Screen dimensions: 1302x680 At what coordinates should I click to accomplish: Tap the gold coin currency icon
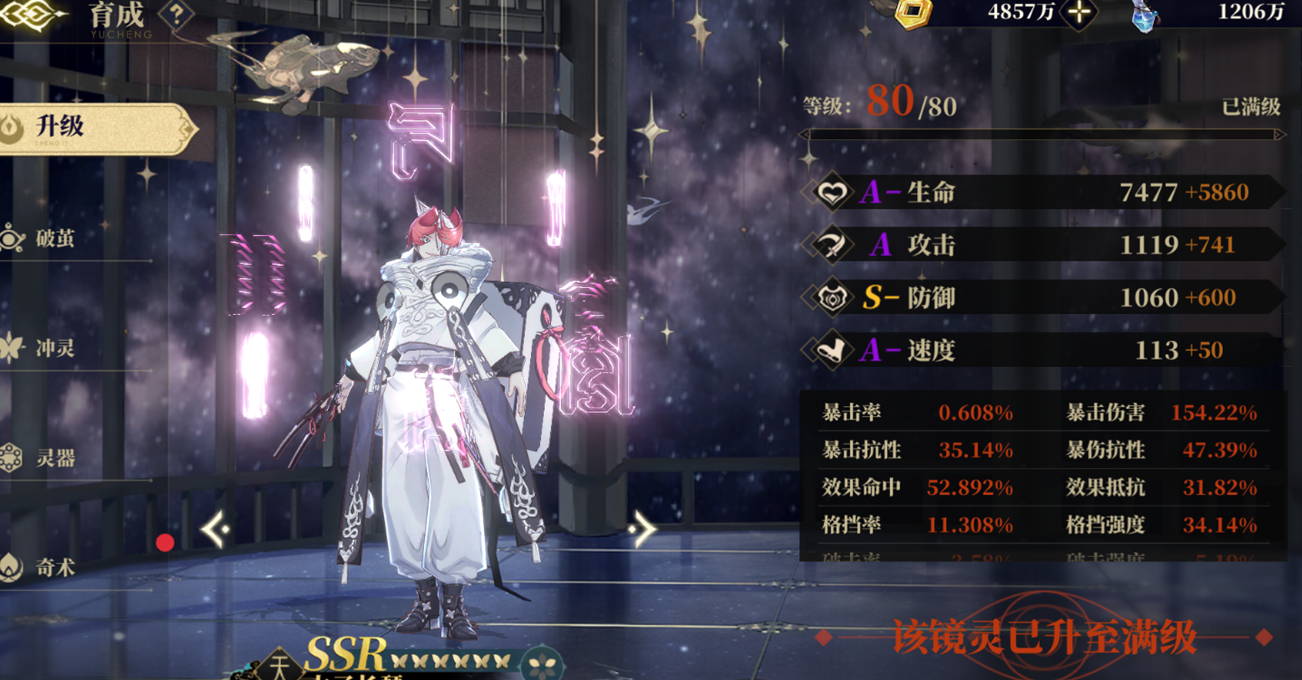(913, 13)
